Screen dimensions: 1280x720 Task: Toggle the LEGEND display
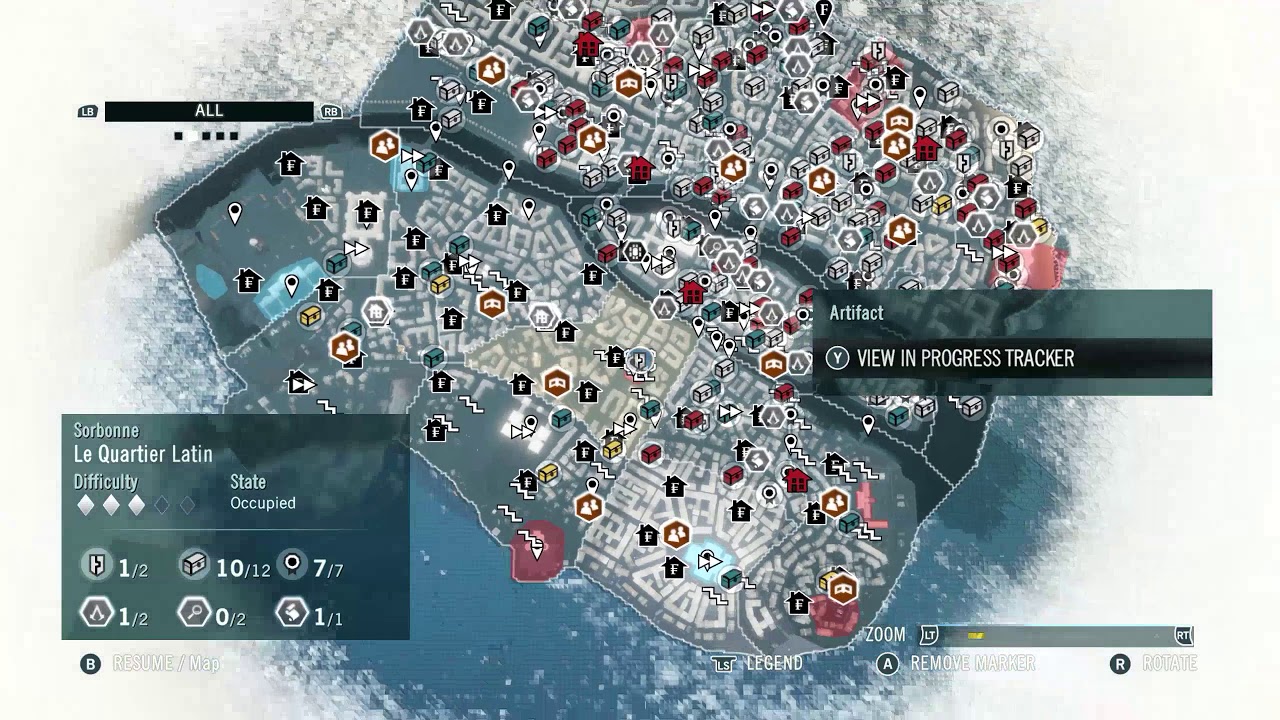pyautogui.click(x=775, y=661)
